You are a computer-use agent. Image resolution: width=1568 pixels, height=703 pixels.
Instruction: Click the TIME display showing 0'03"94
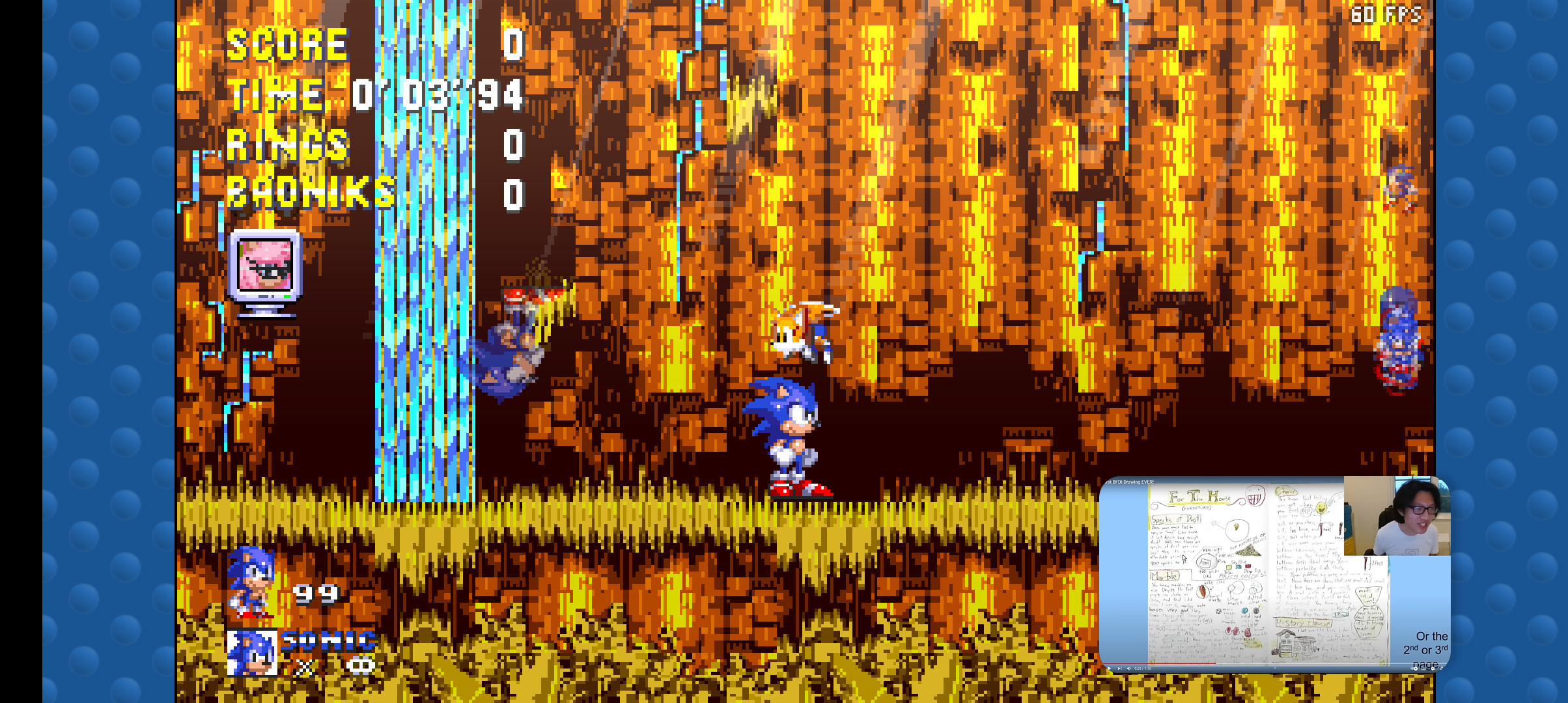436,94
